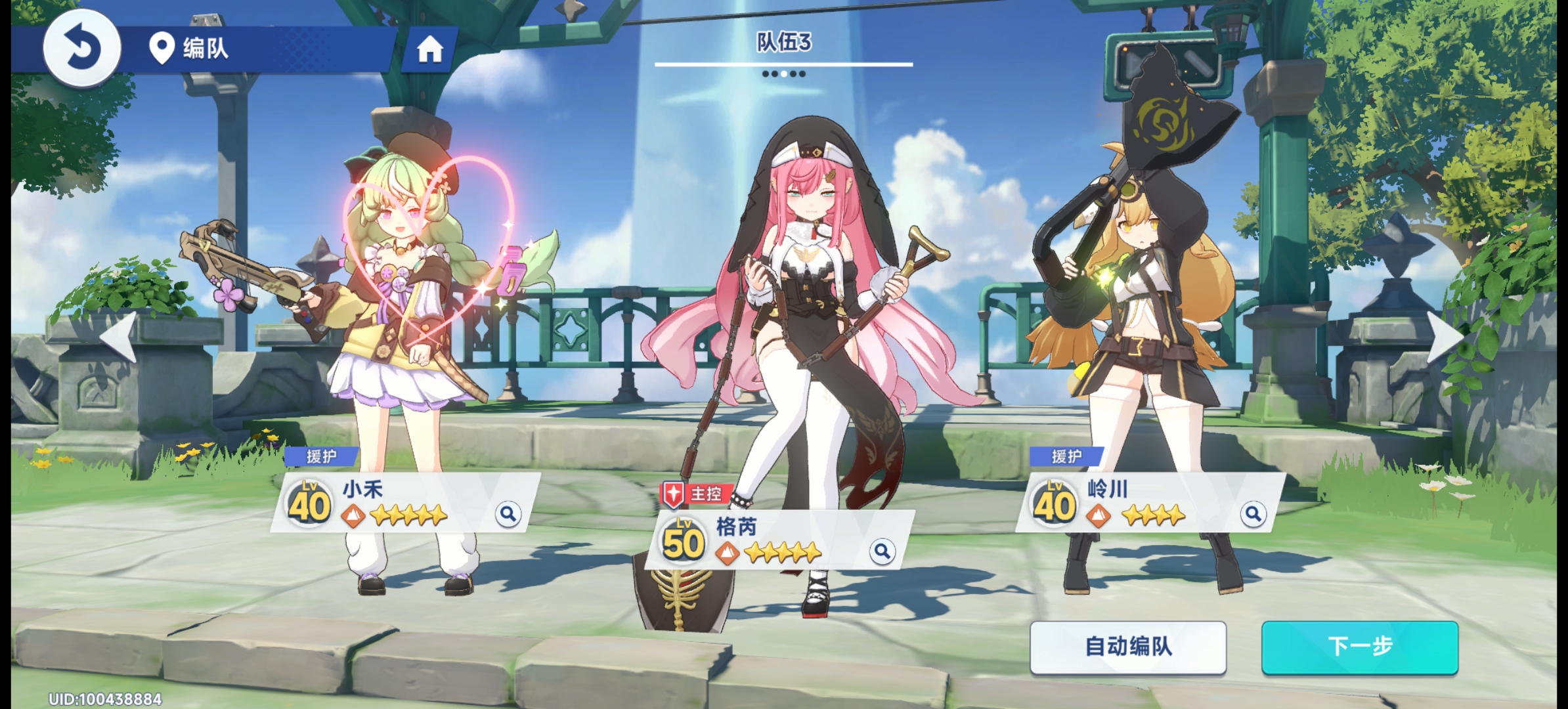Screen dimensions: 1568x709
Task: Inspect 小禾 with the magnifier icon
Action: (508, 514)
